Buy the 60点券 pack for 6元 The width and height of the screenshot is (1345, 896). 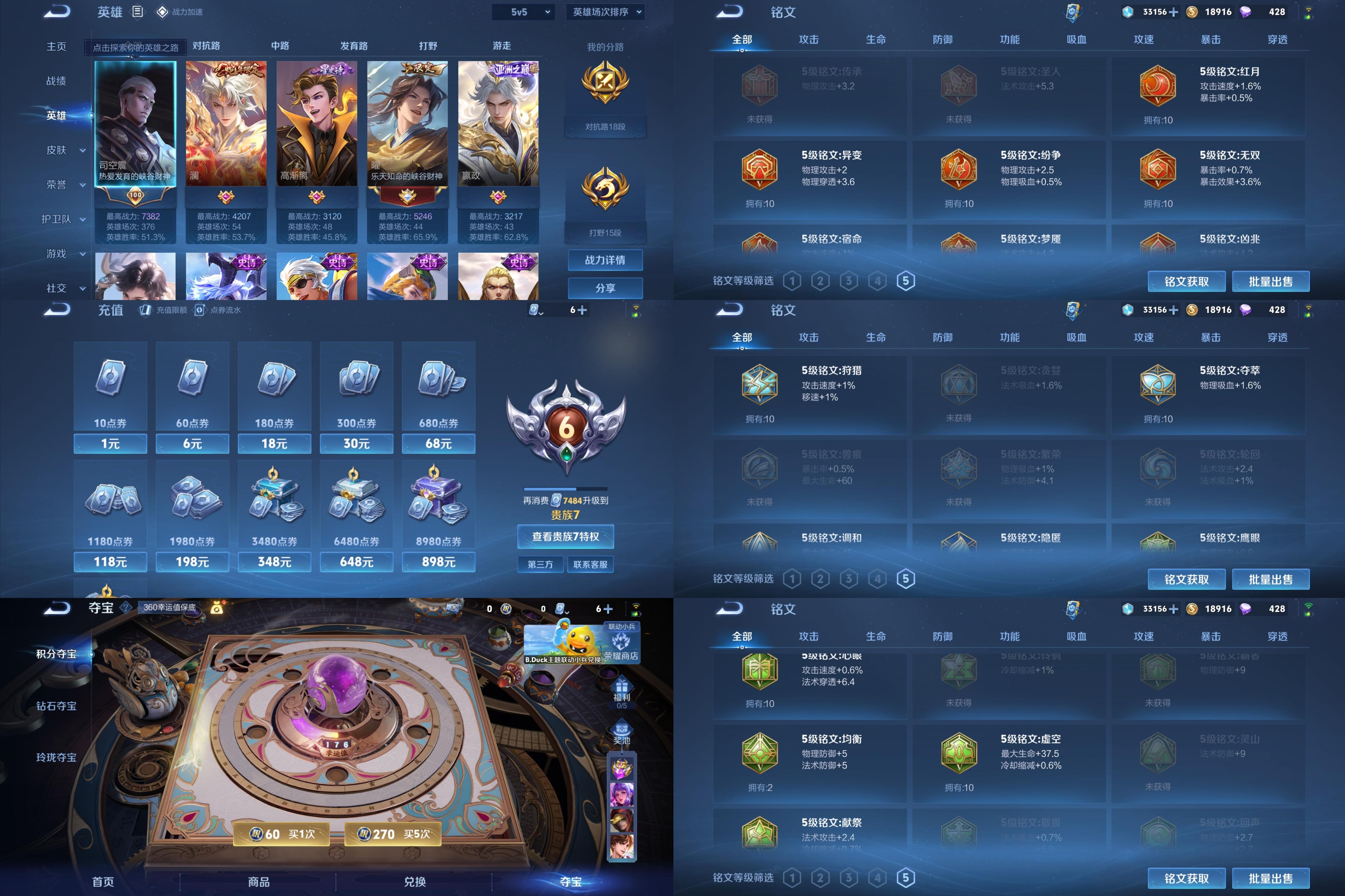(192, 443)
